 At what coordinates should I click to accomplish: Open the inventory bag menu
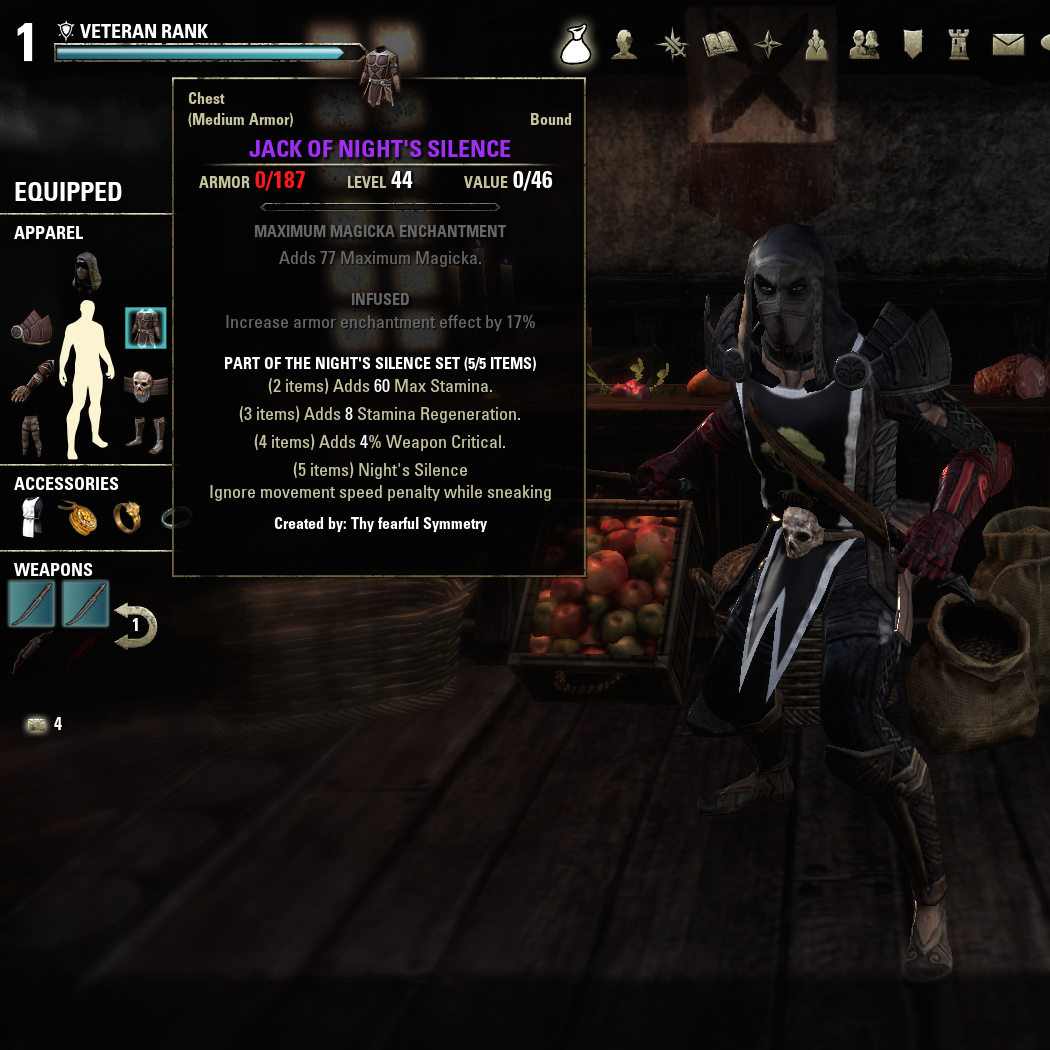[576, 45]
